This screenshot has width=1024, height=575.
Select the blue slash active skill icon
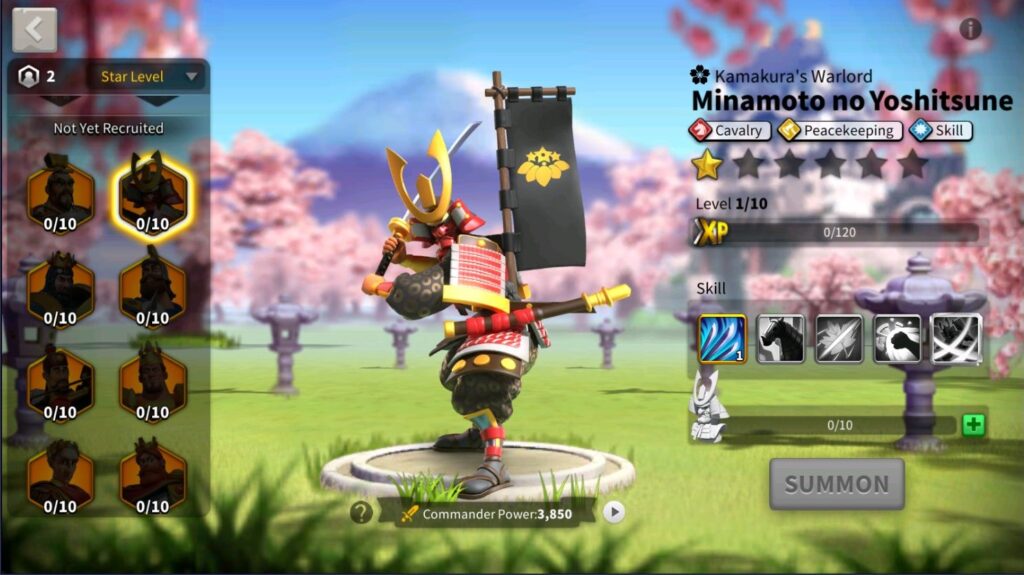click(x=722, y=339)
